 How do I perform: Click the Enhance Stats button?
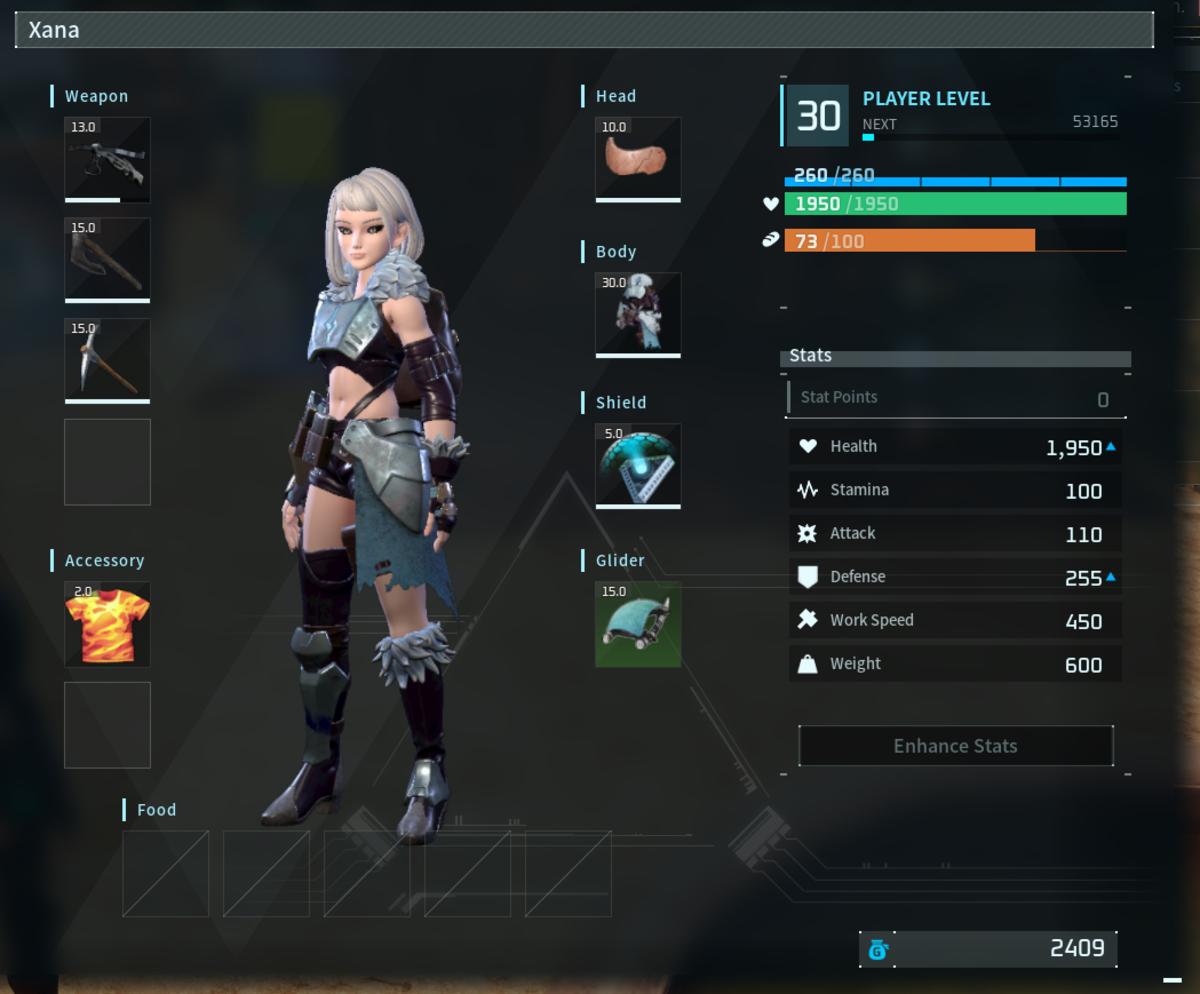pos(955,746)
